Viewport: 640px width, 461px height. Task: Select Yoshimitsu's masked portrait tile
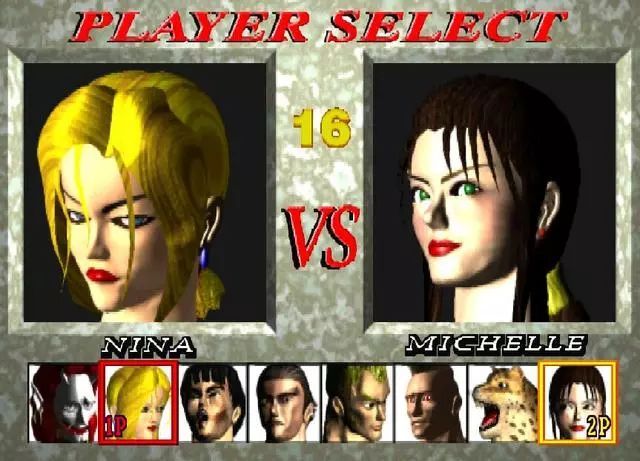tap(63, 402)
